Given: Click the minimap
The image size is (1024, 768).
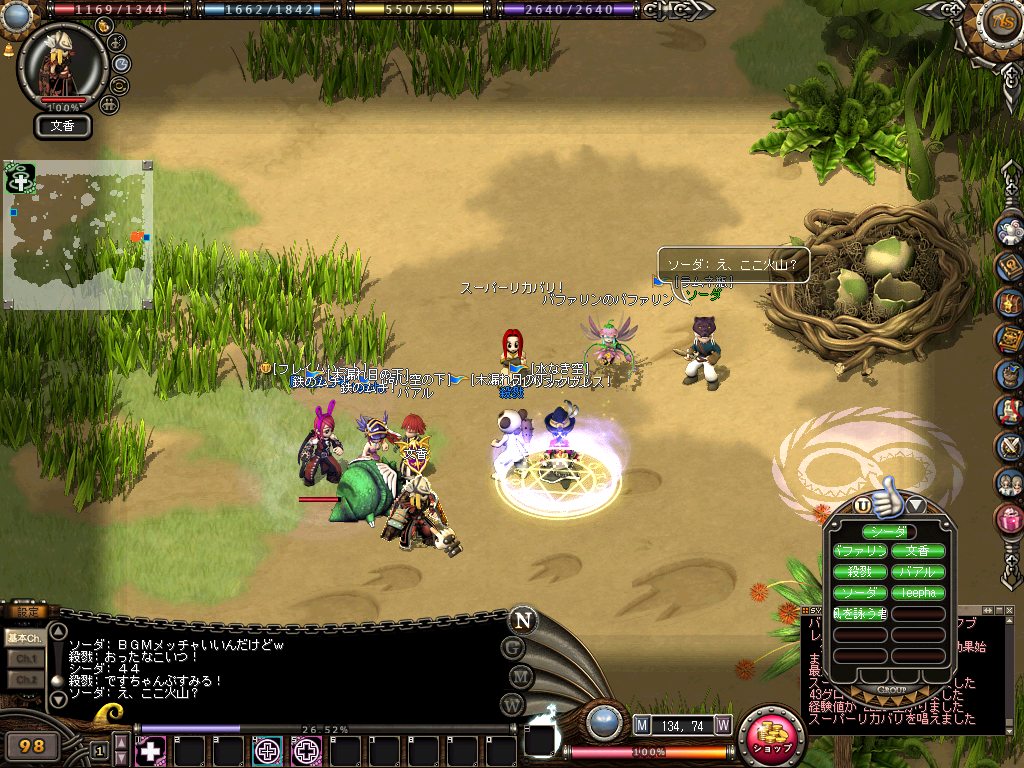Looking at the screenshot, I should 78,234.
